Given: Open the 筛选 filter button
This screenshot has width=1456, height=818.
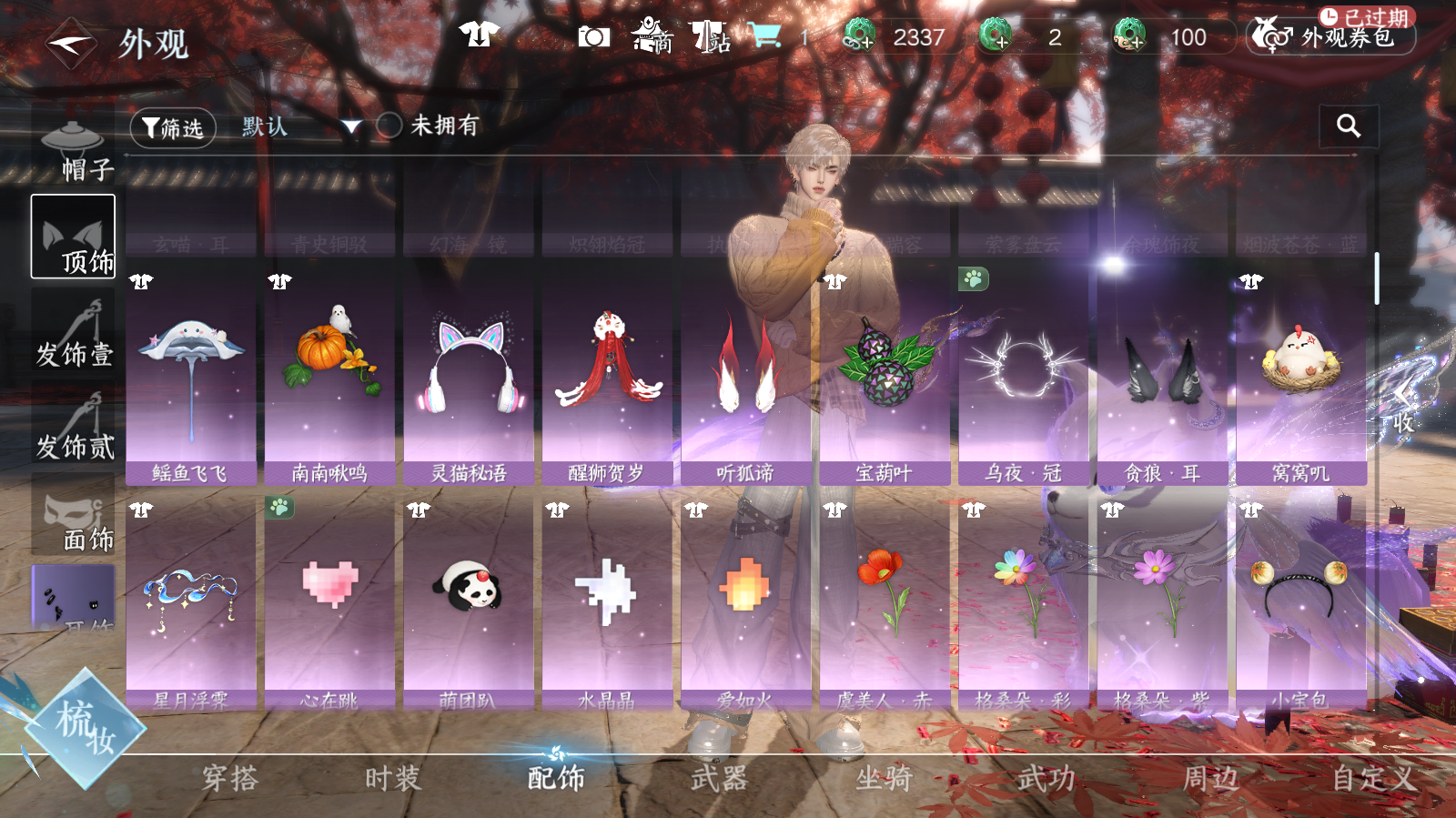Looking at the screenshot, I should click(x=173, y=128).
